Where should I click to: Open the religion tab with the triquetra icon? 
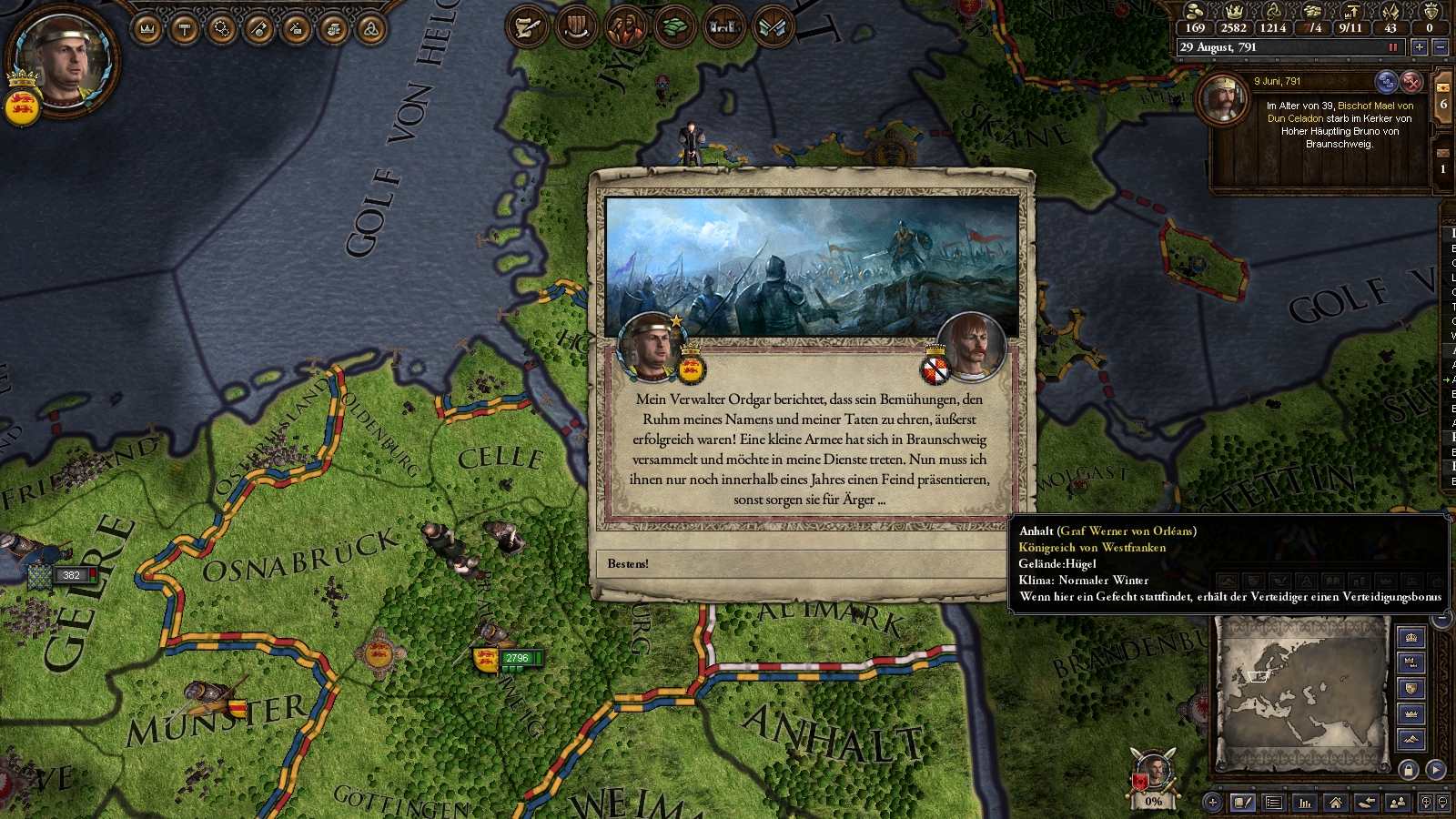tap(370, 30)
